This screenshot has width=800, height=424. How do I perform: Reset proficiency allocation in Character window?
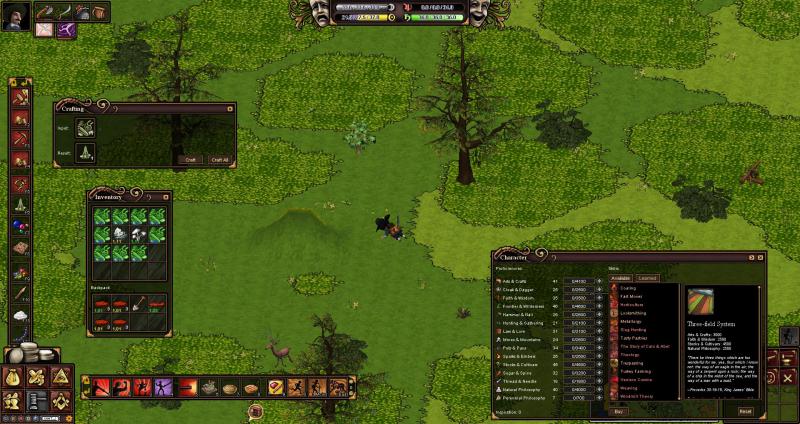(745, 411)
